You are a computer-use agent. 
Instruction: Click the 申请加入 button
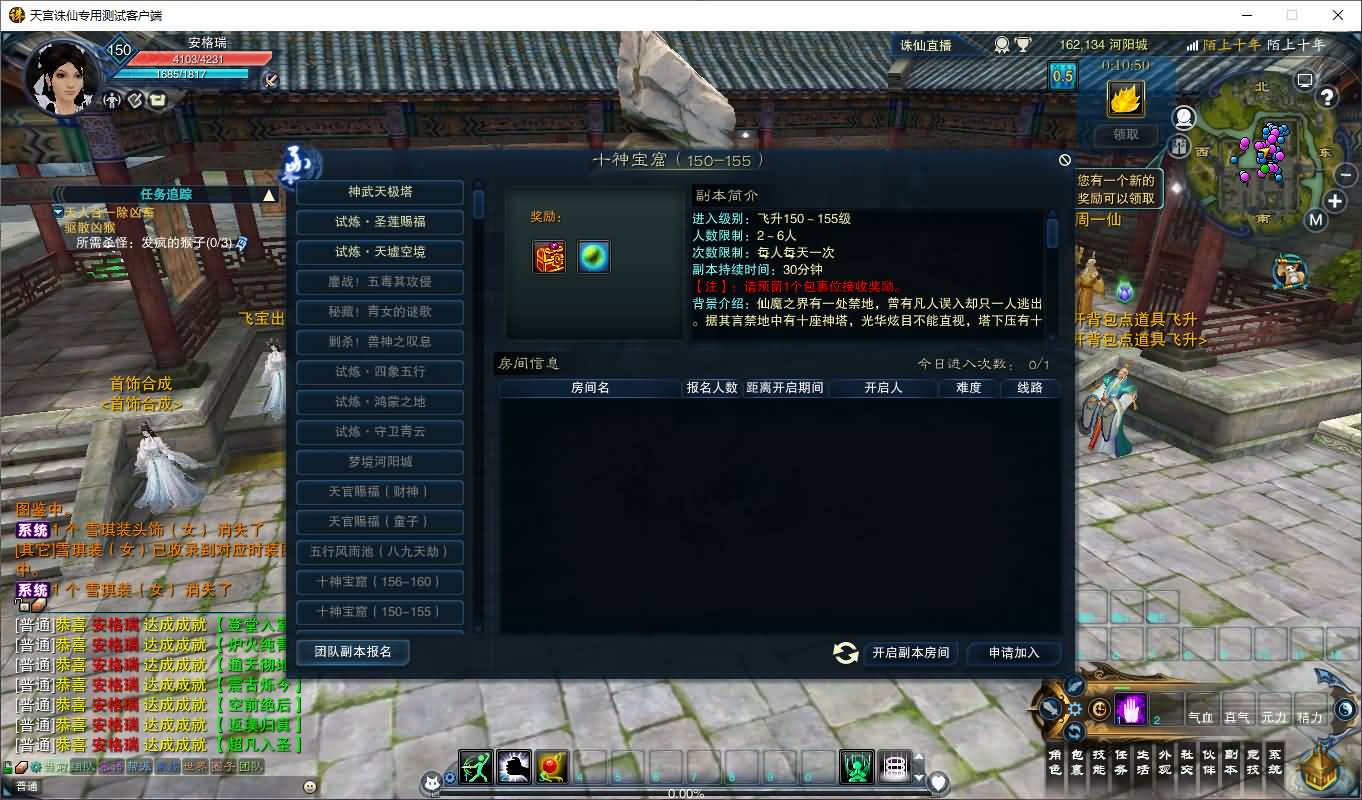[1014, 652]
